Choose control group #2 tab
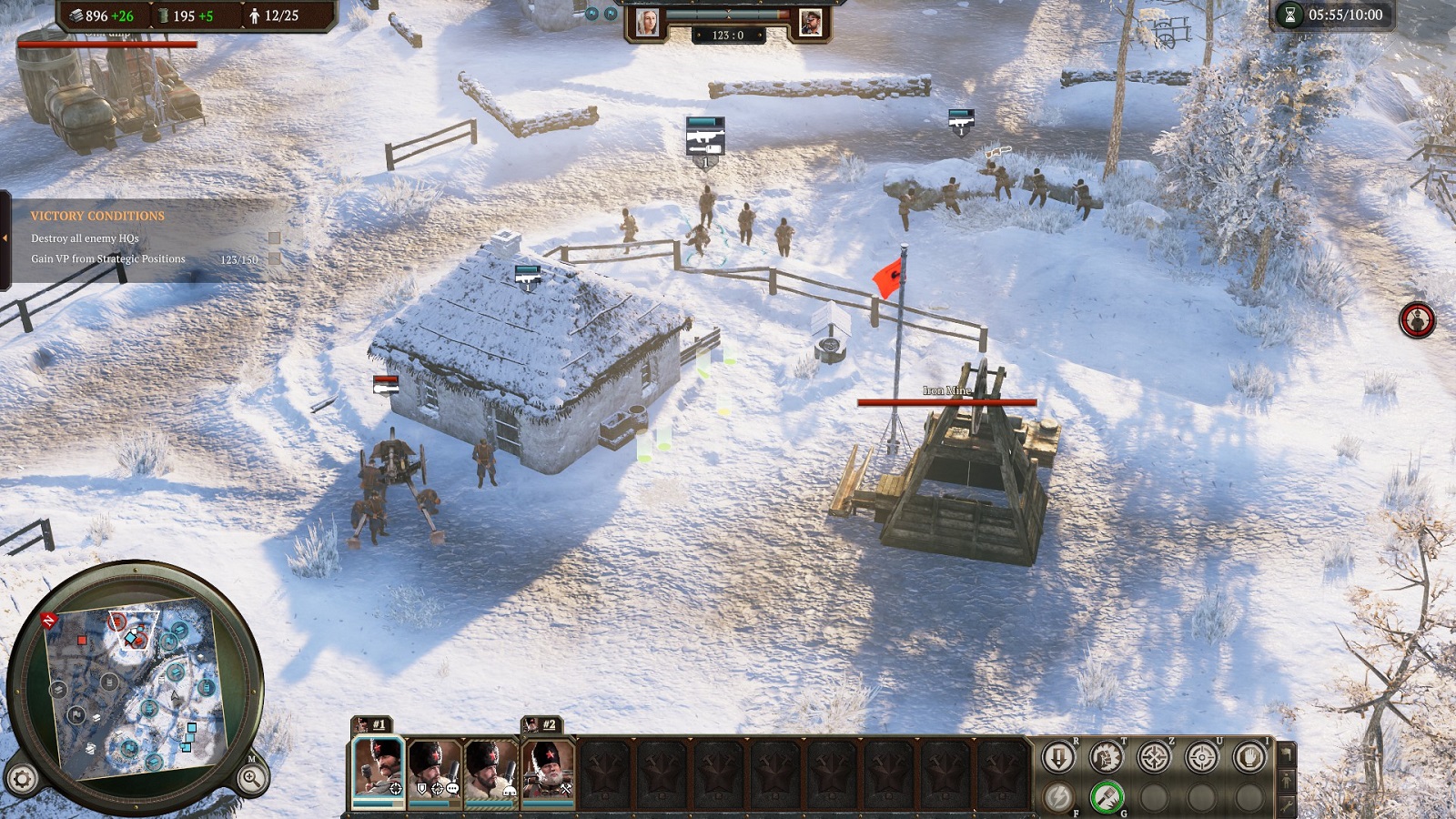 pos(541,724)
